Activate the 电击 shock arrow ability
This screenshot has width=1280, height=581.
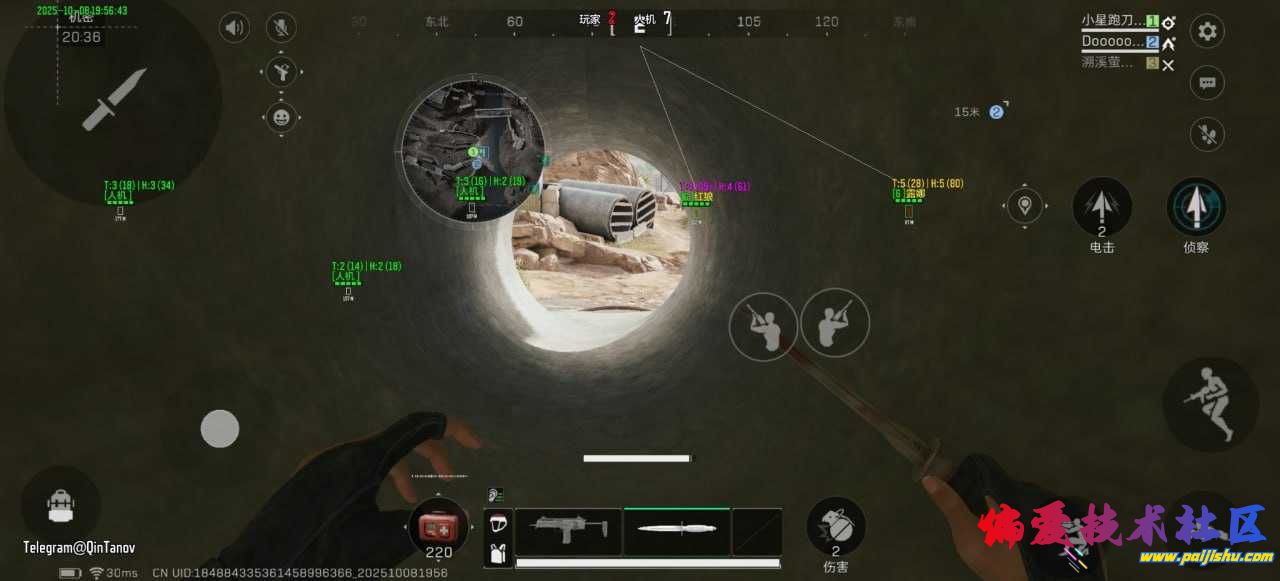pos(1101,207)
